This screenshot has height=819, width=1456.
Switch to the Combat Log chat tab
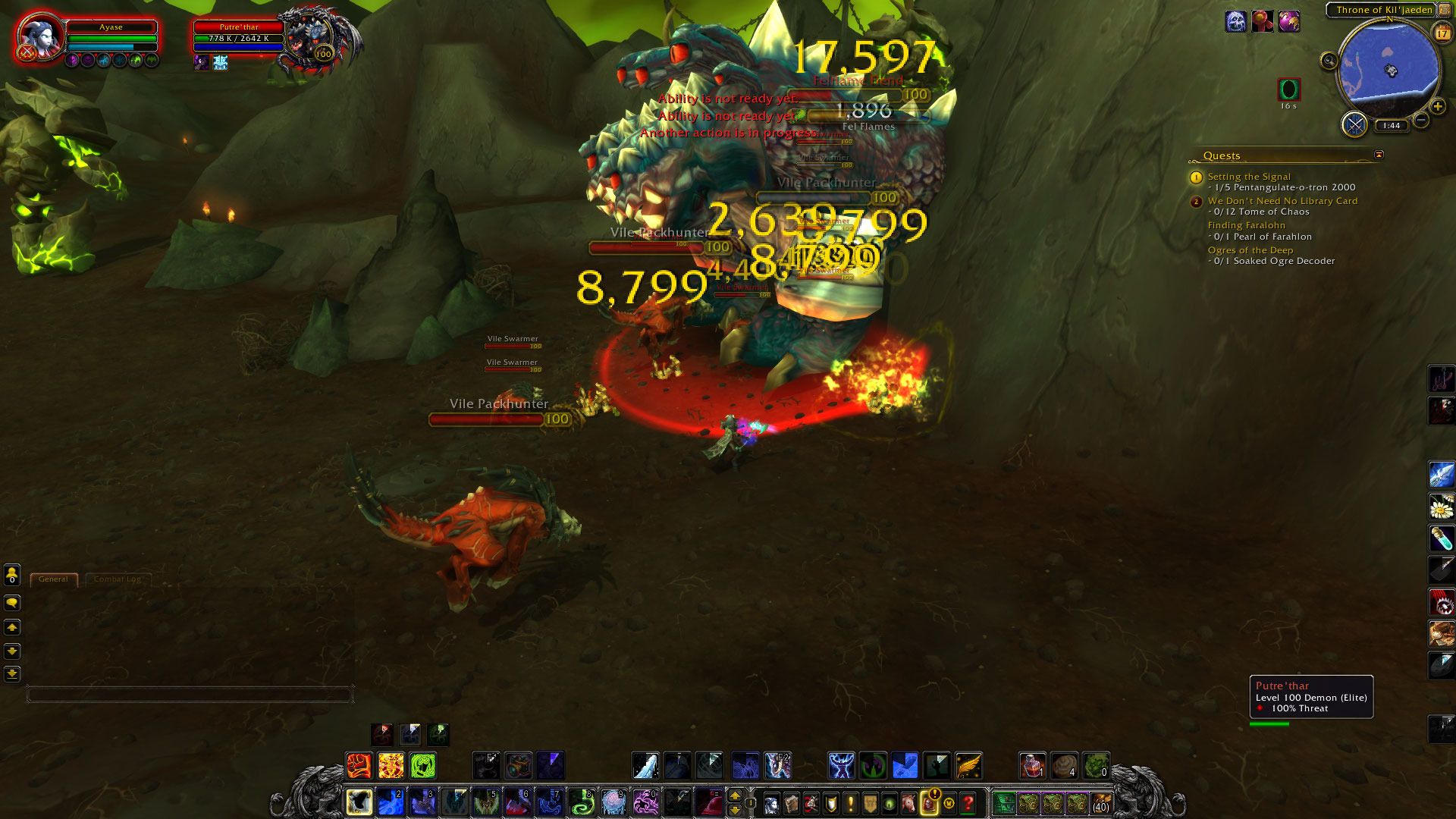coord(118,579)
